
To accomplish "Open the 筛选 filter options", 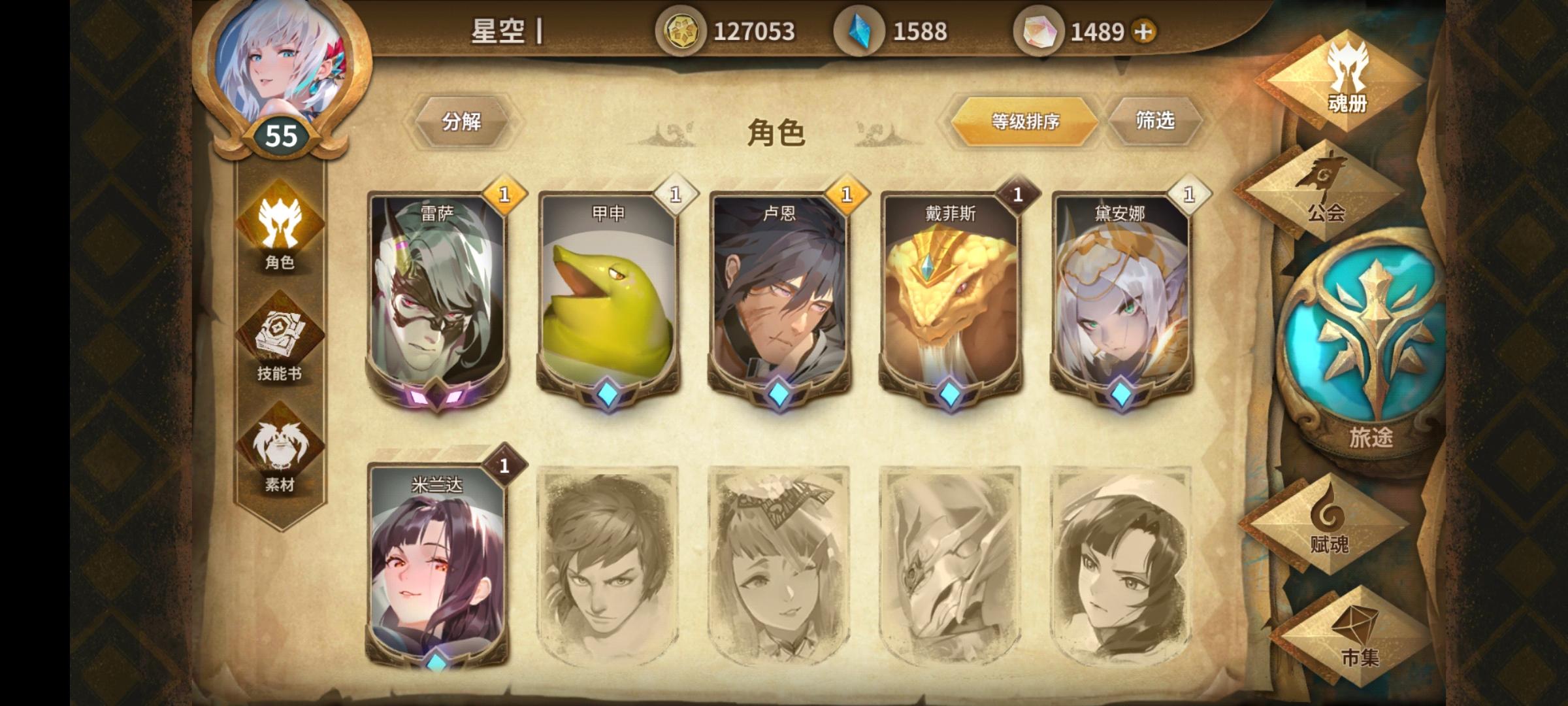I will pyautogui.click(x=1156, y=121).
